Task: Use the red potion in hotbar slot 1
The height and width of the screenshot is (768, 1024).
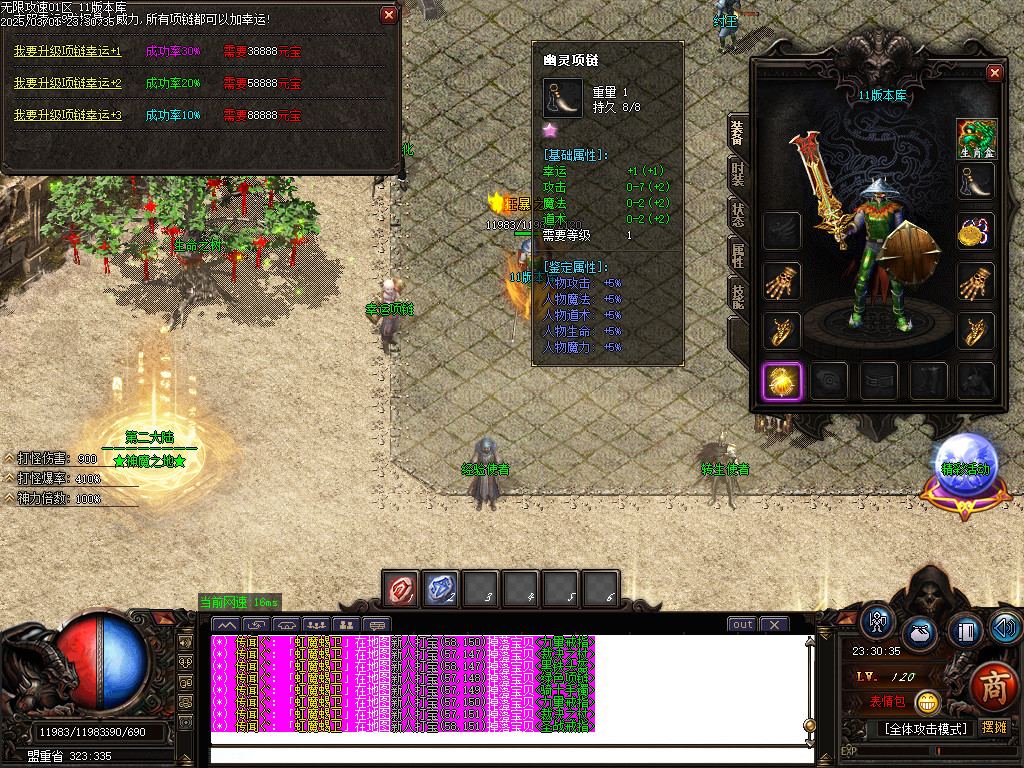Action: coord(401,589)
